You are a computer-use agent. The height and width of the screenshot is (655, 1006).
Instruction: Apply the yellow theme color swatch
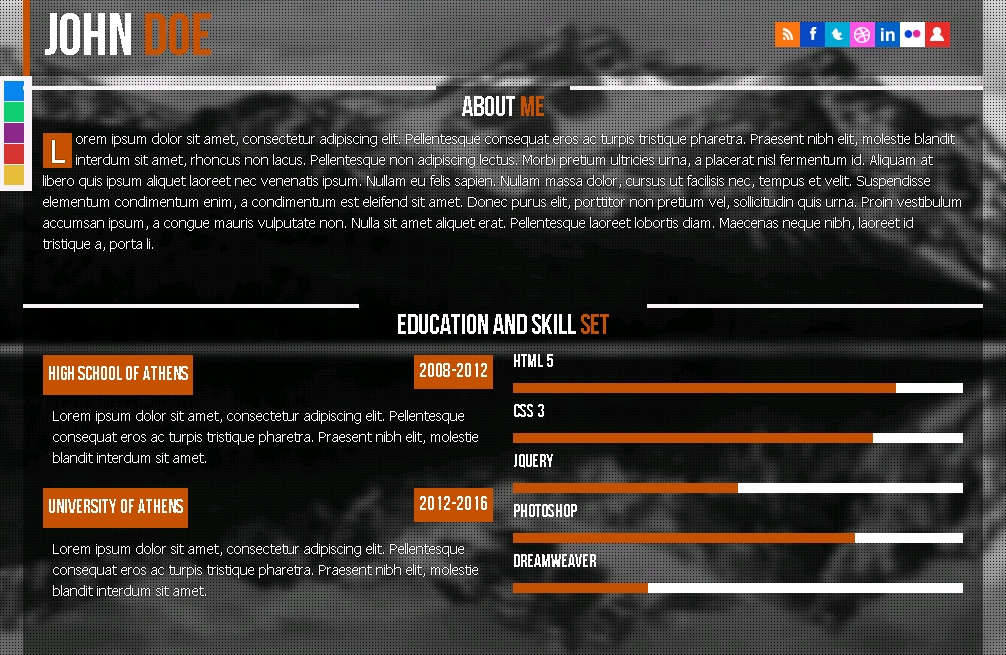point(14,175)
